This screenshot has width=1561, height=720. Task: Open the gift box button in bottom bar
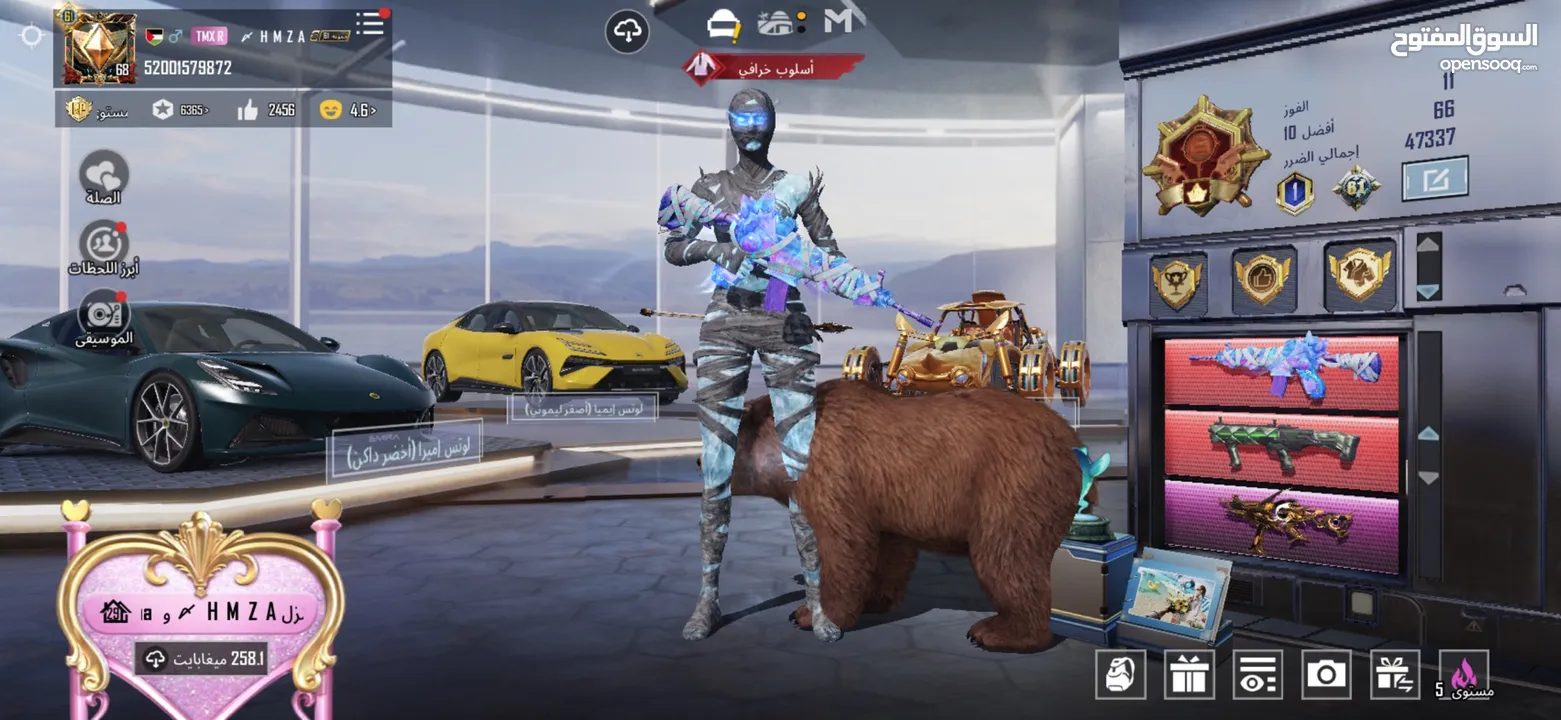coord(1189,675)
